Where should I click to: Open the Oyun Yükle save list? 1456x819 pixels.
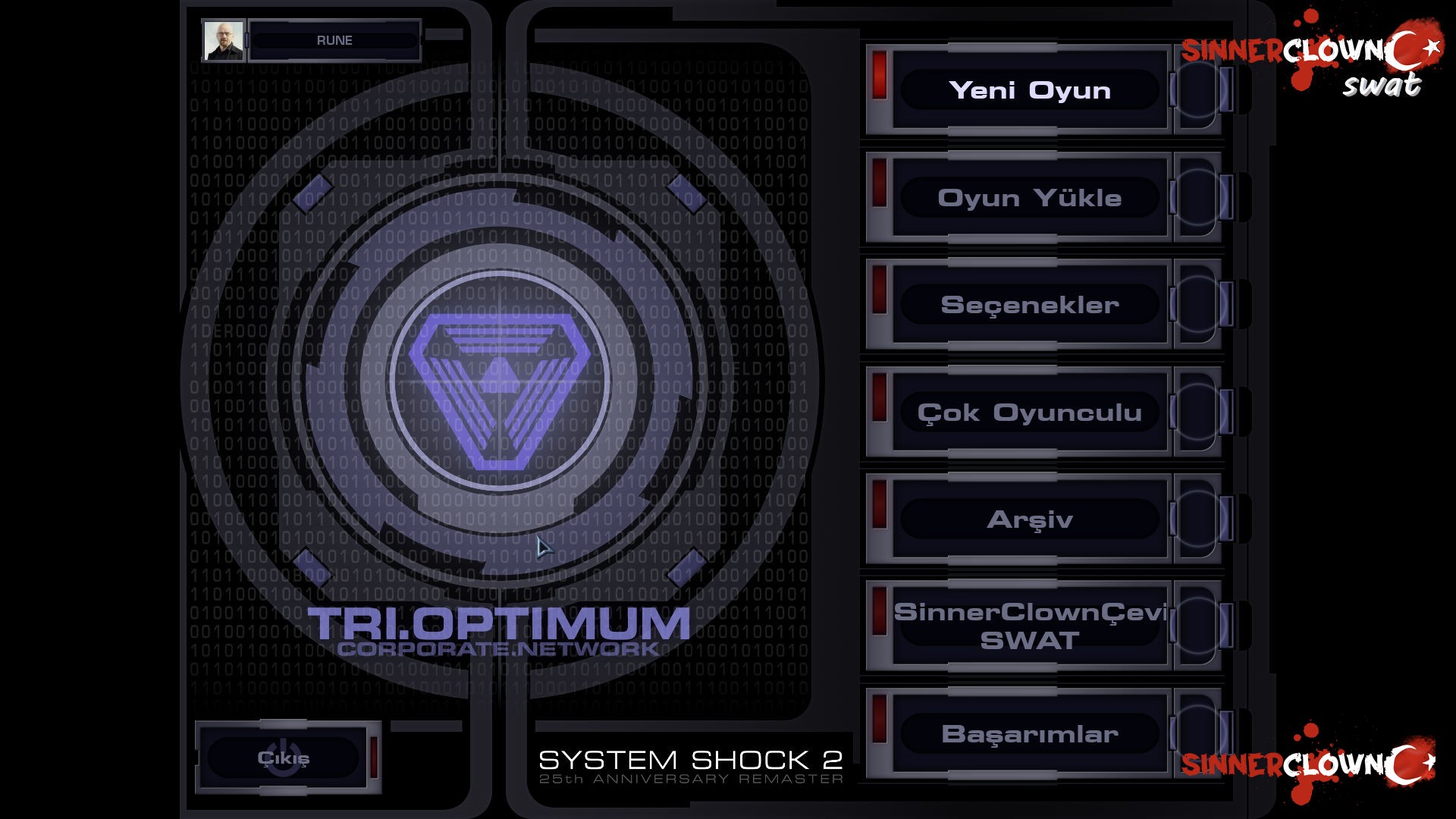(1030, 198)
